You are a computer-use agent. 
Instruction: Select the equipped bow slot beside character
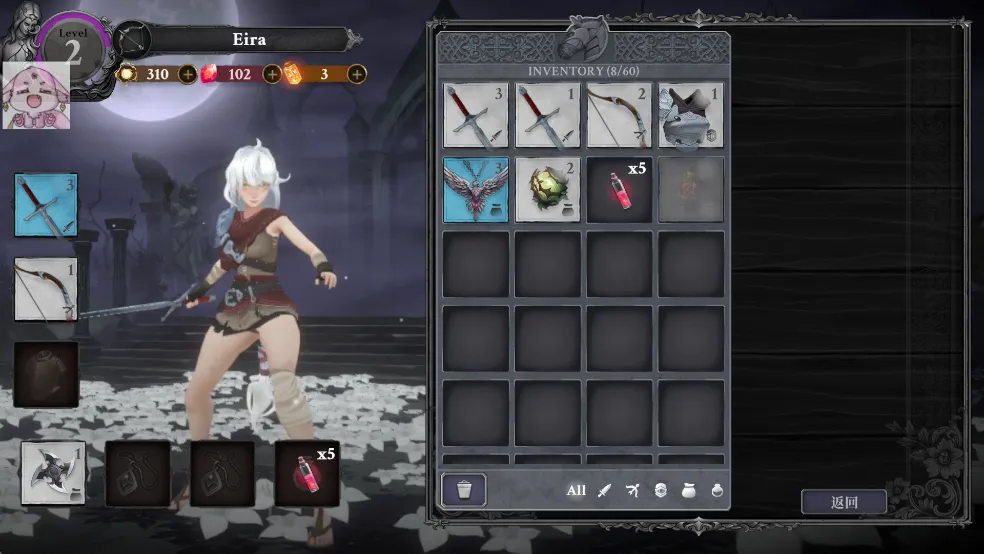pyautogui.click(x=46, y=290)
